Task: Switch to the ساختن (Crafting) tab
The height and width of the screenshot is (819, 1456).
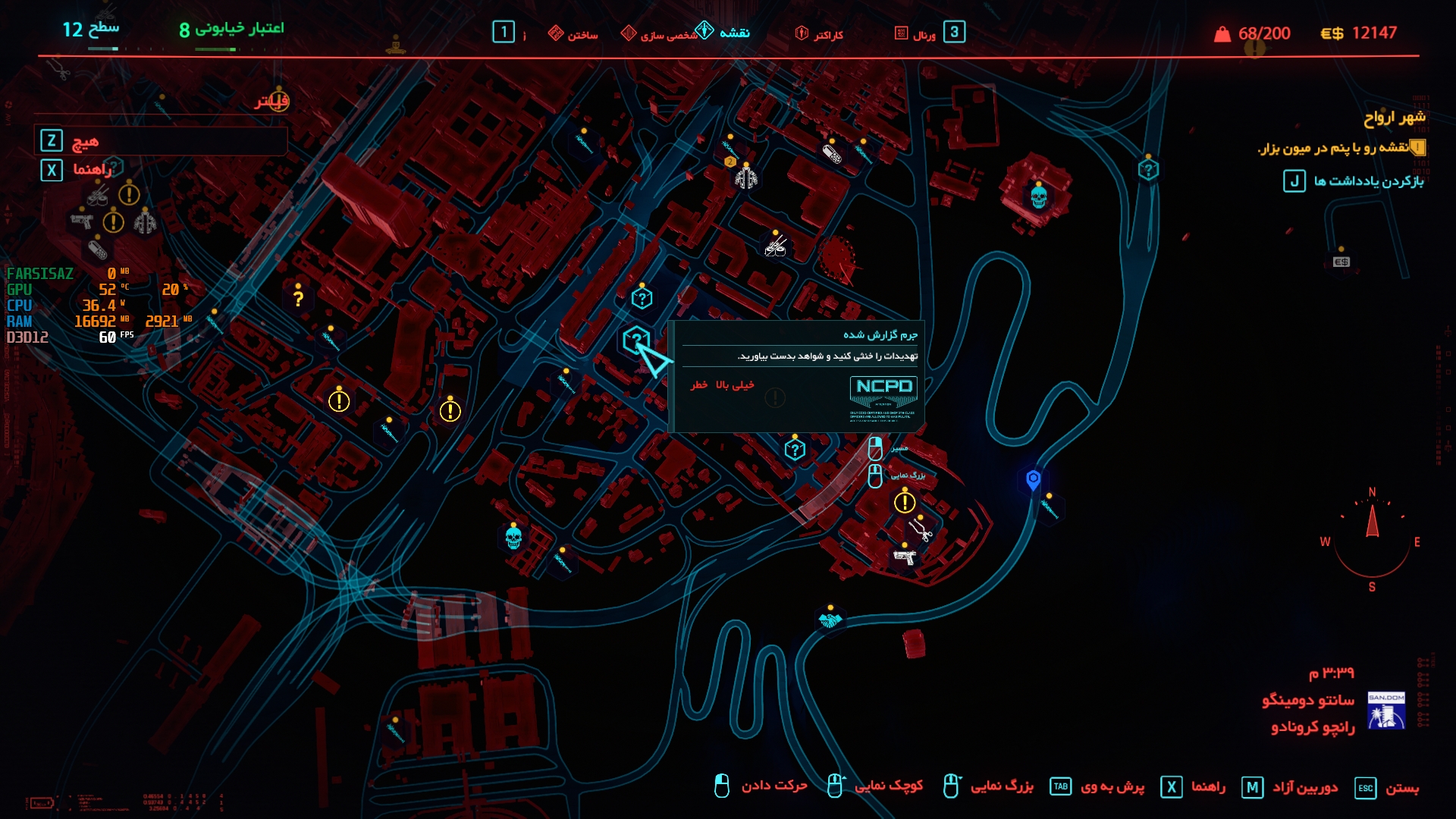Action: point(573,34)
